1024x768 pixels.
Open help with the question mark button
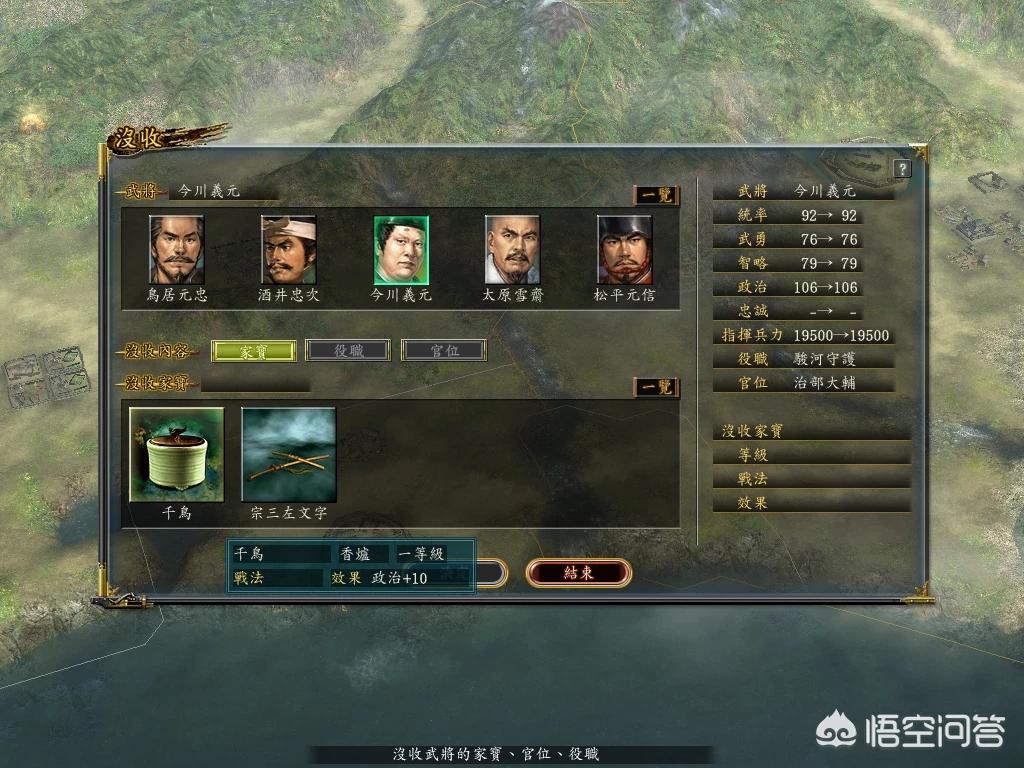(902, 169)
